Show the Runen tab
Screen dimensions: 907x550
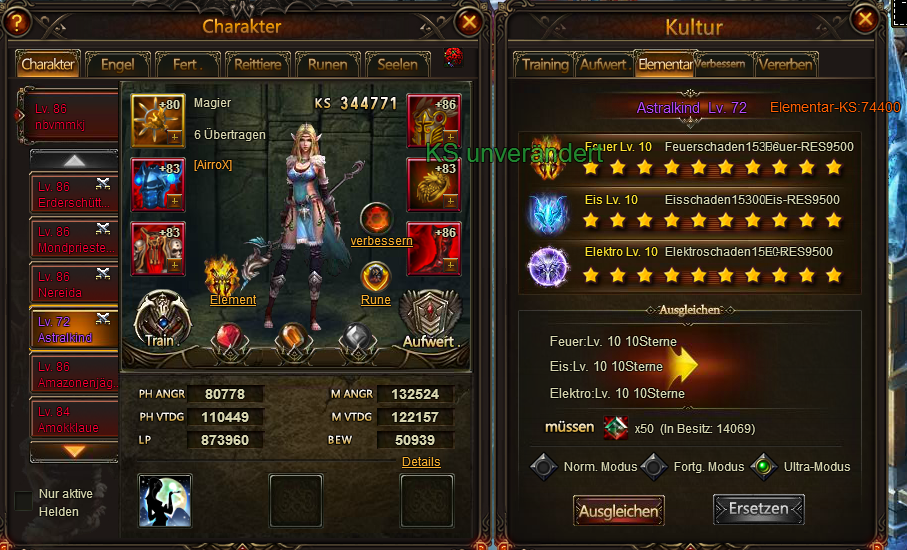click(327, 65)
